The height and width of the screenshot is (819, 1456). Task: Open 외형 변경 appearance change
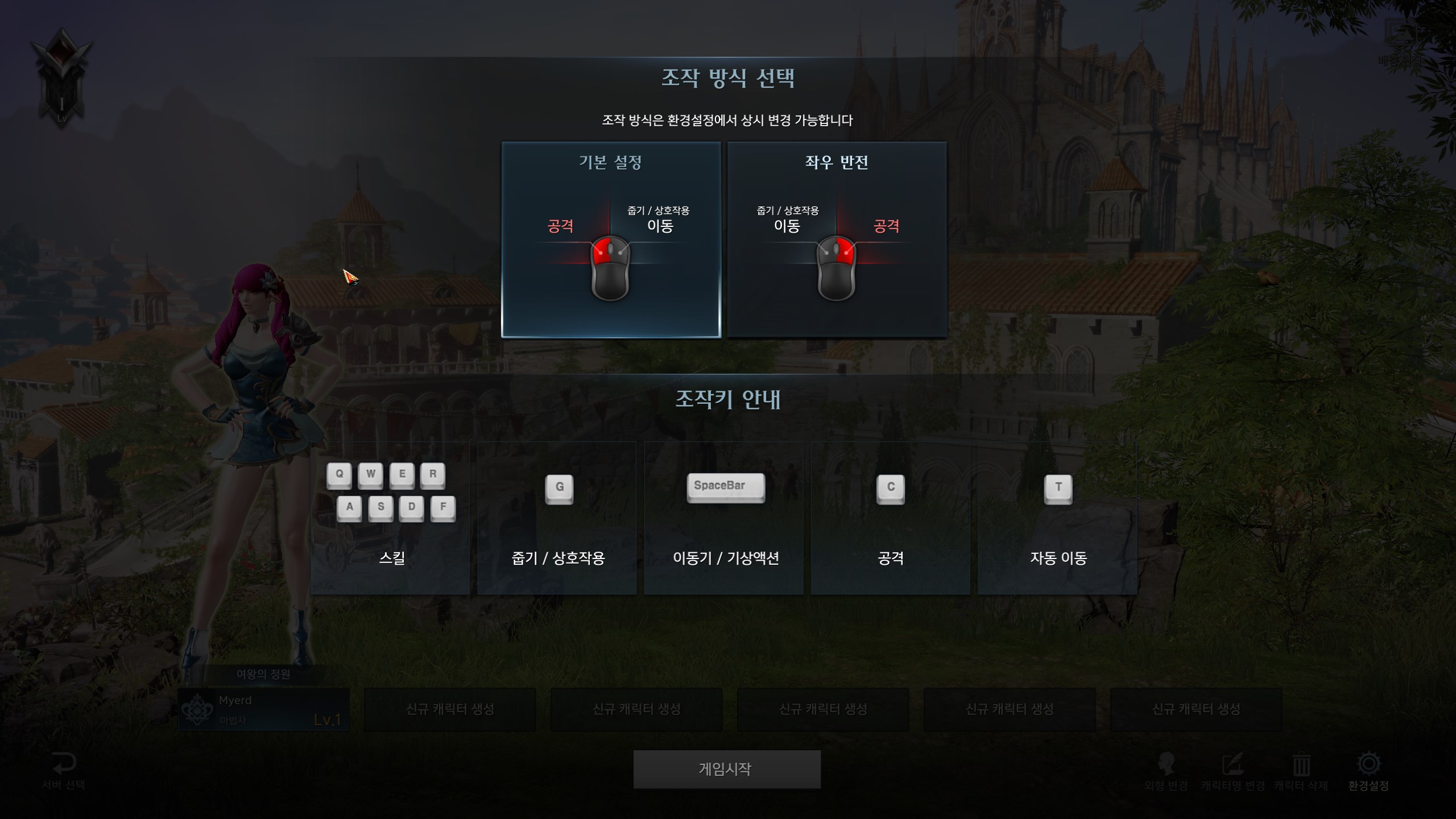[1166, 771]
